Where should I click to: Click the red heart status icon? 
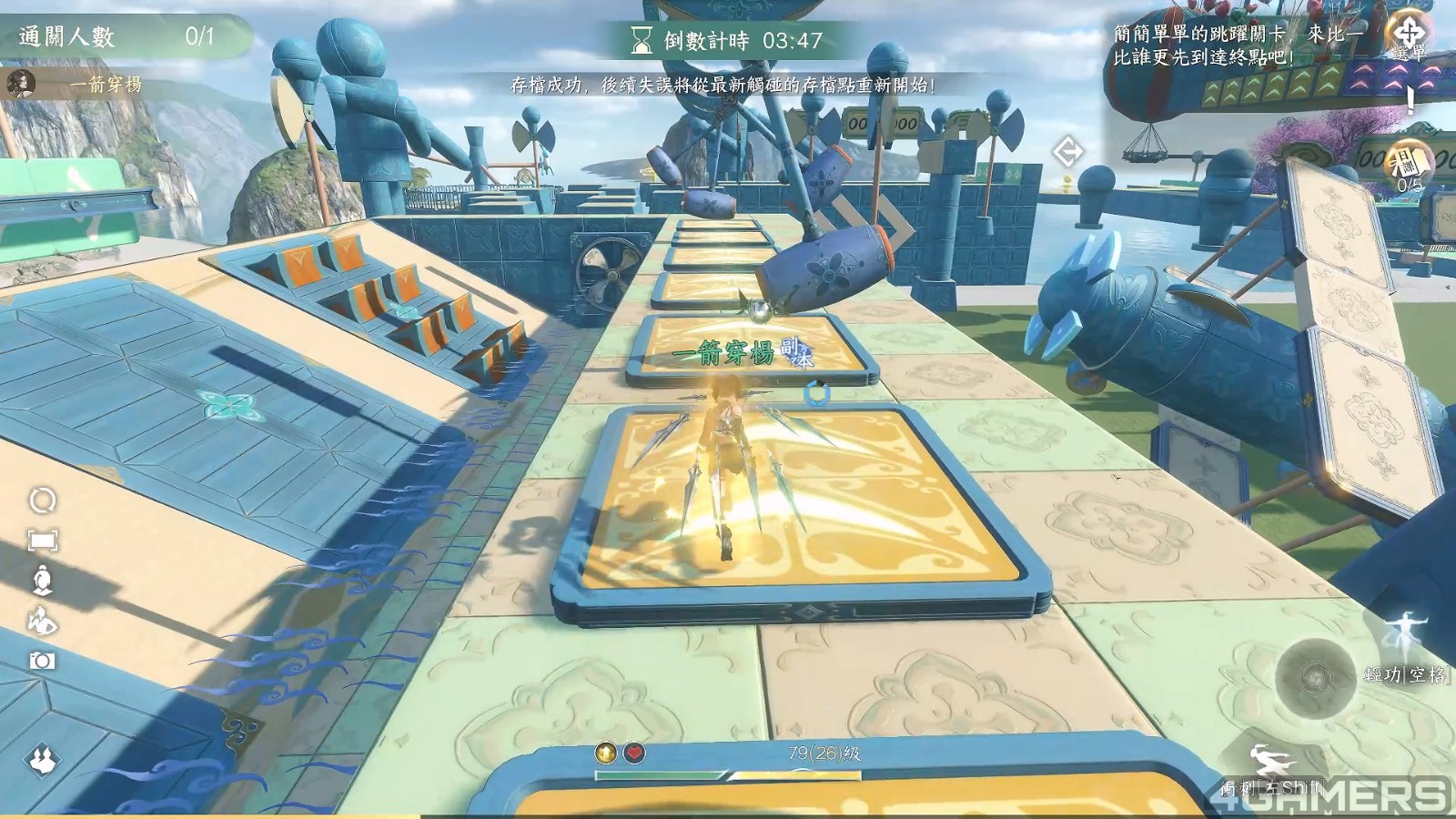634,753
